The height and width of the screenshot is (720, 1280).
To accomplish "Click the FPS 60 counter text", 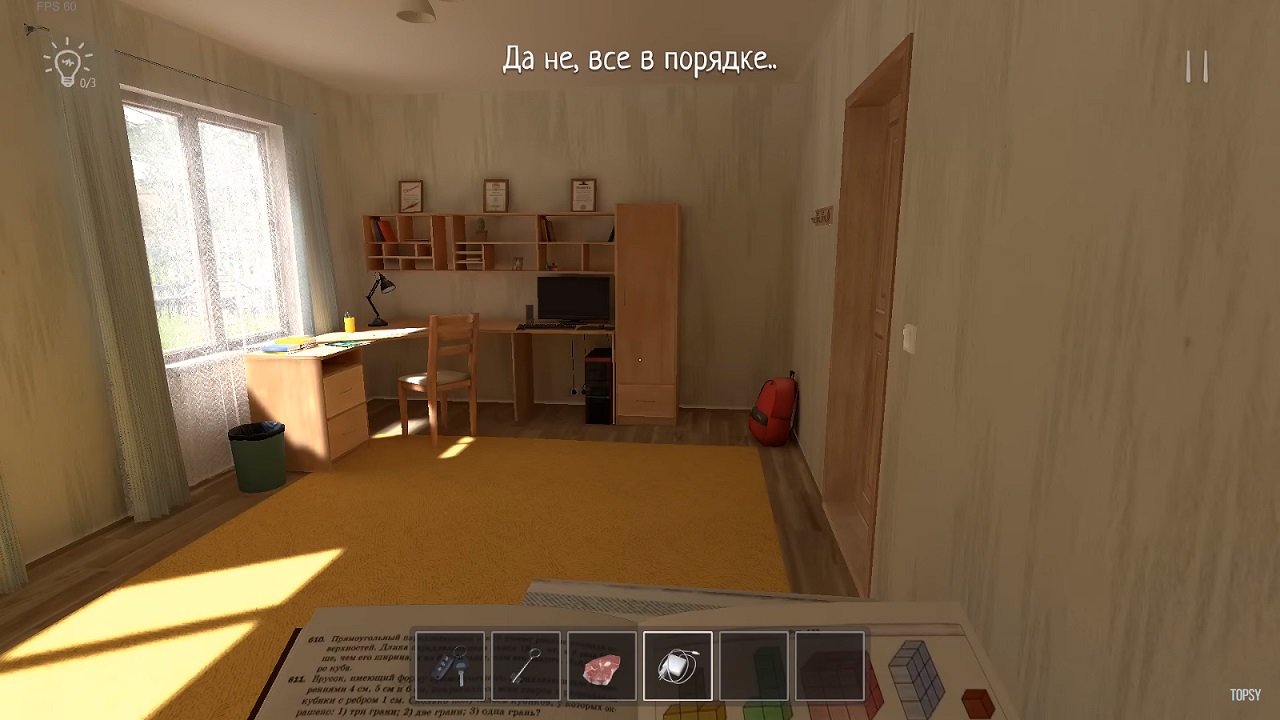I will 55,8.
